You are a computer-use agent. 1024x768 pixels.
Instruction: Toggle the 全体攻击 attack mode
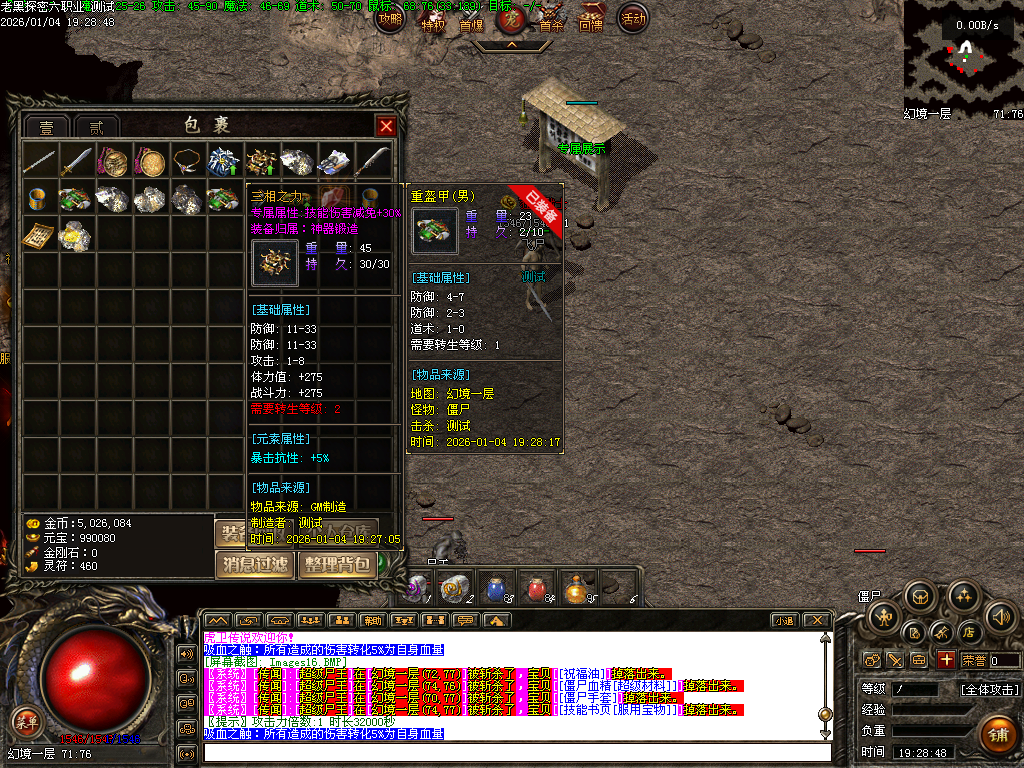click(990, 689)
